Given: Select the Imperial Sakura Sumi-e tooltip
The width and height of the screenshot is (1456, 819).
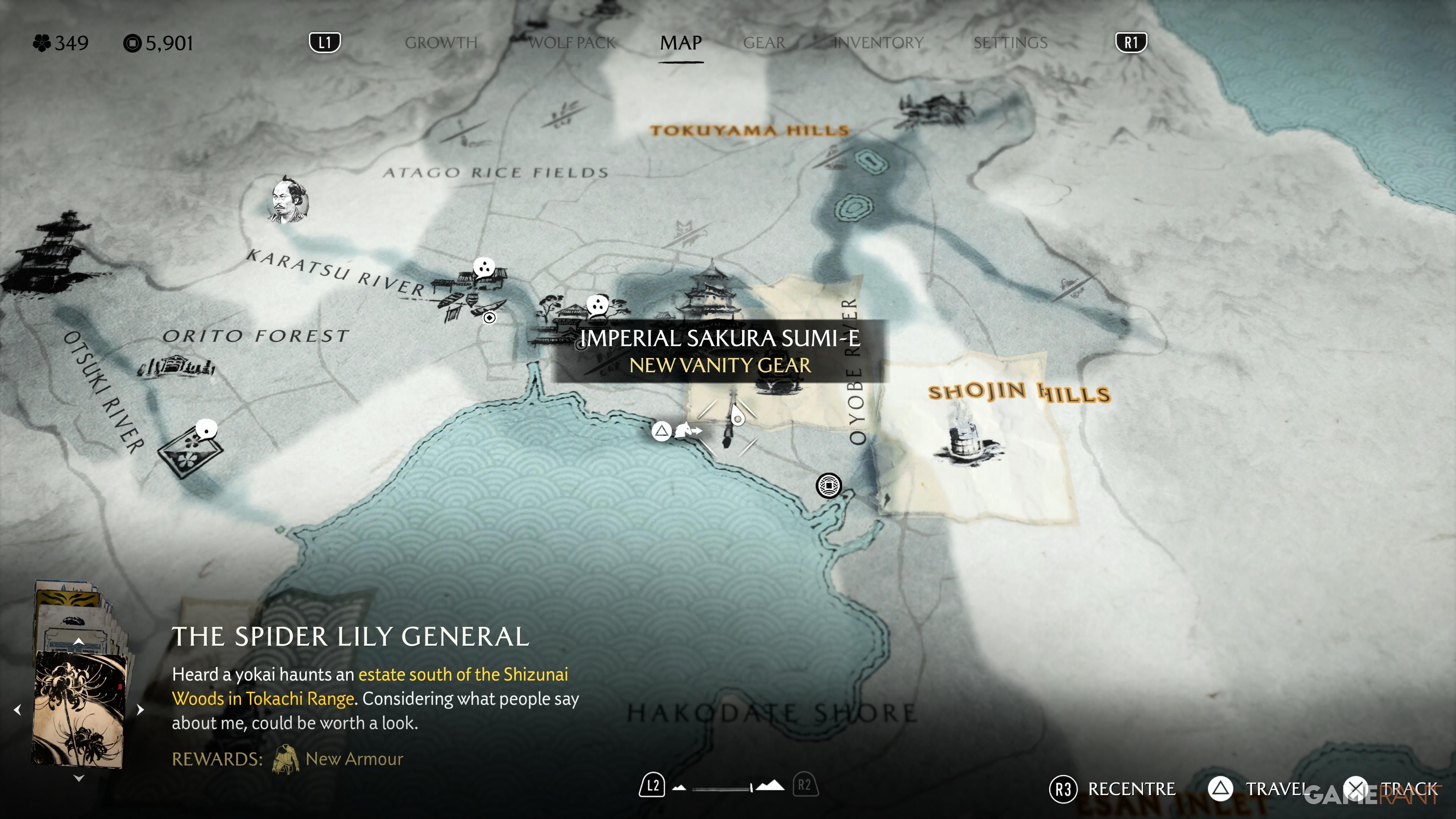Looking at the screenshot, I should (x=720, y=351).
